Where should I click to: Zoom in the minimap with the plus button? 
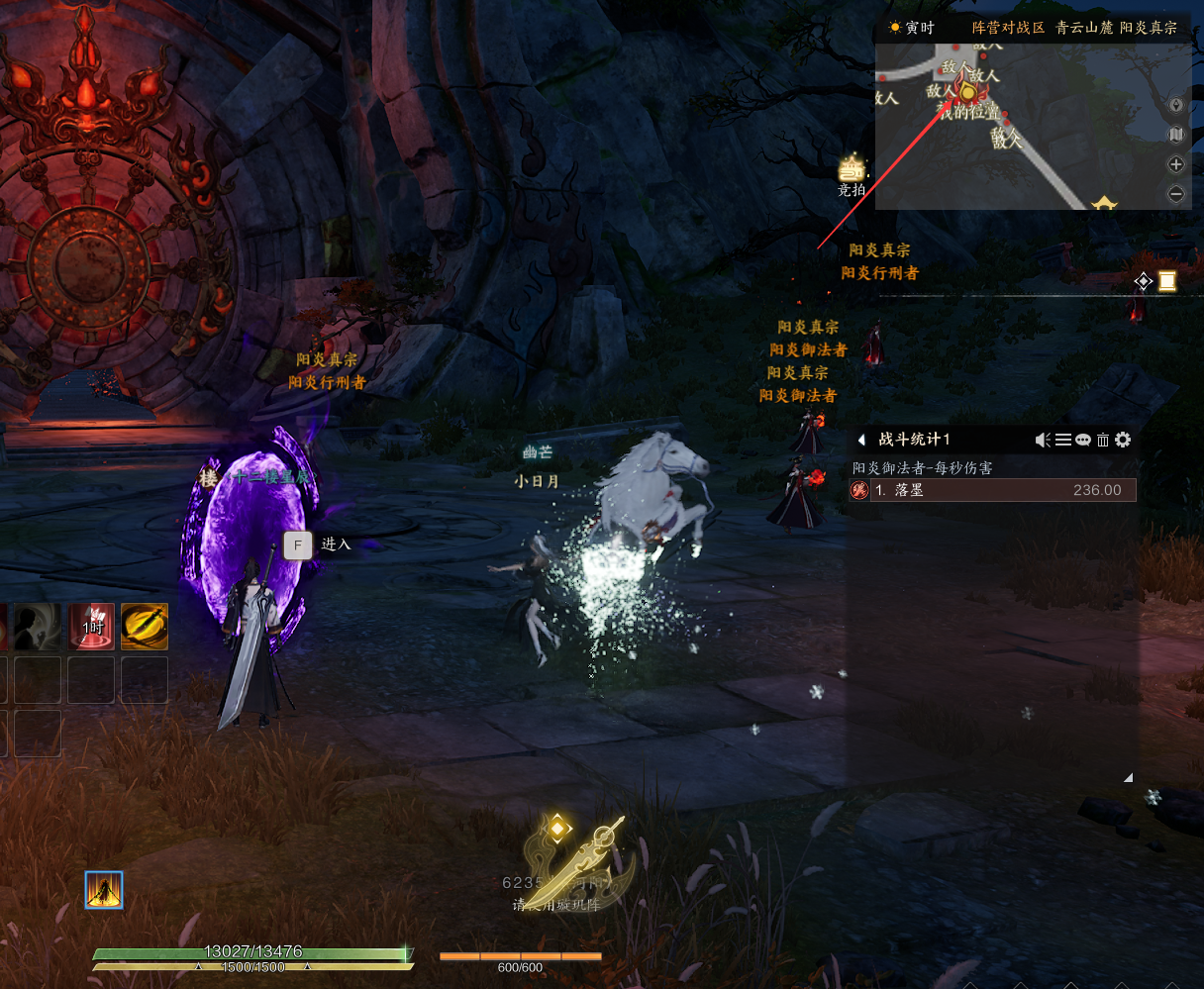[1176, 164]
